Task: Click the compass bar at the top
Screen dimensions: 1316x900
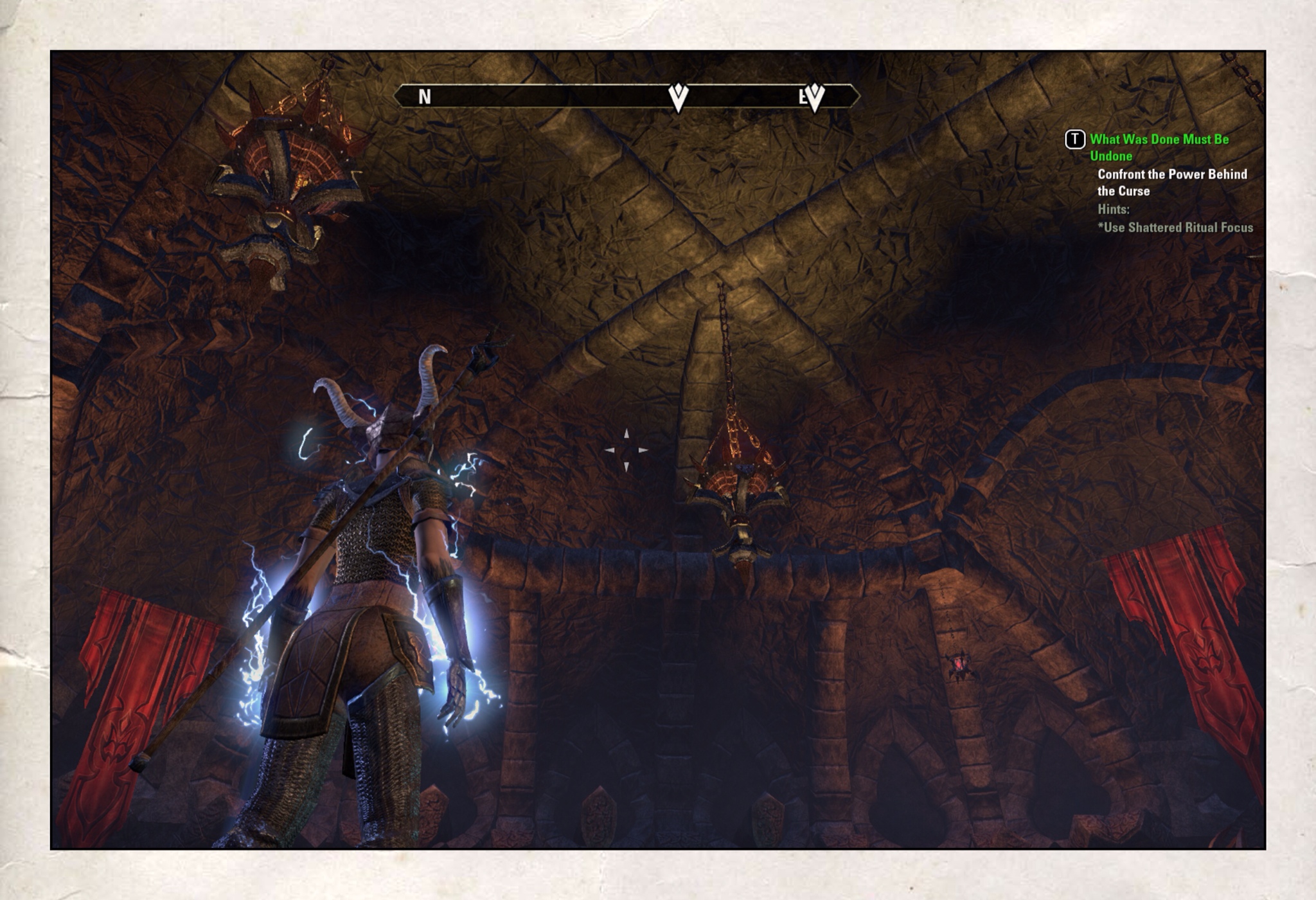Action: point(626,96)
